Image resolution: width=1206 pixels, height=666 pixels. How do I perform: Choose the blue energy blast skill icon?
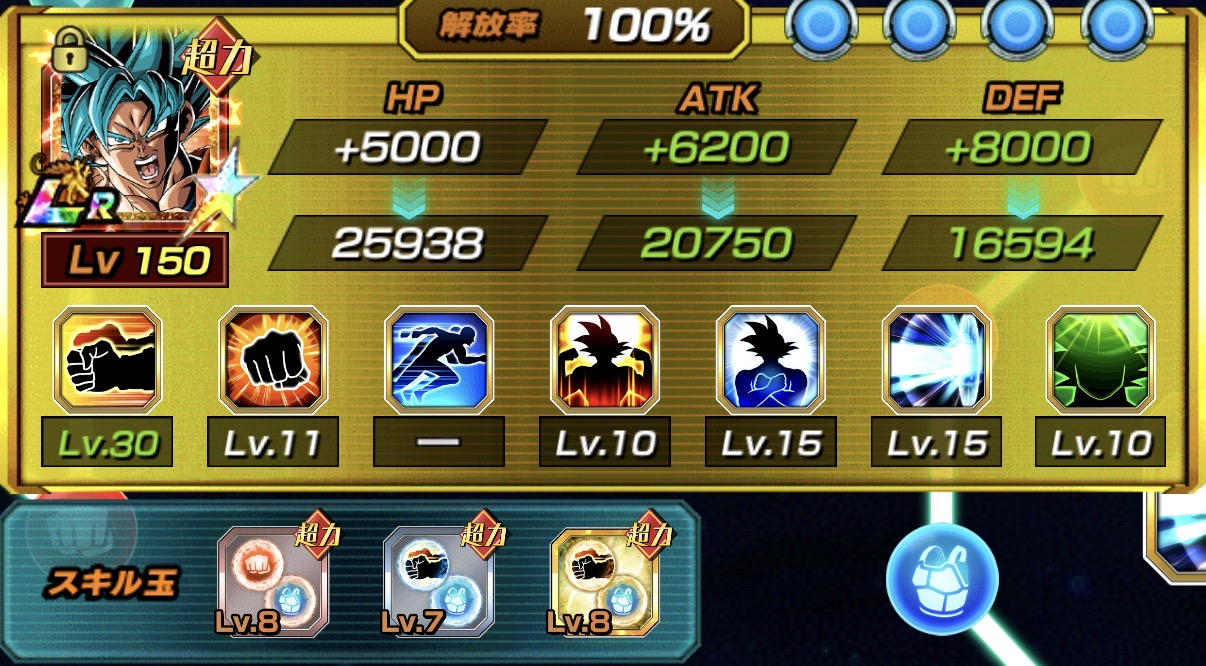[x=937, y=361]
